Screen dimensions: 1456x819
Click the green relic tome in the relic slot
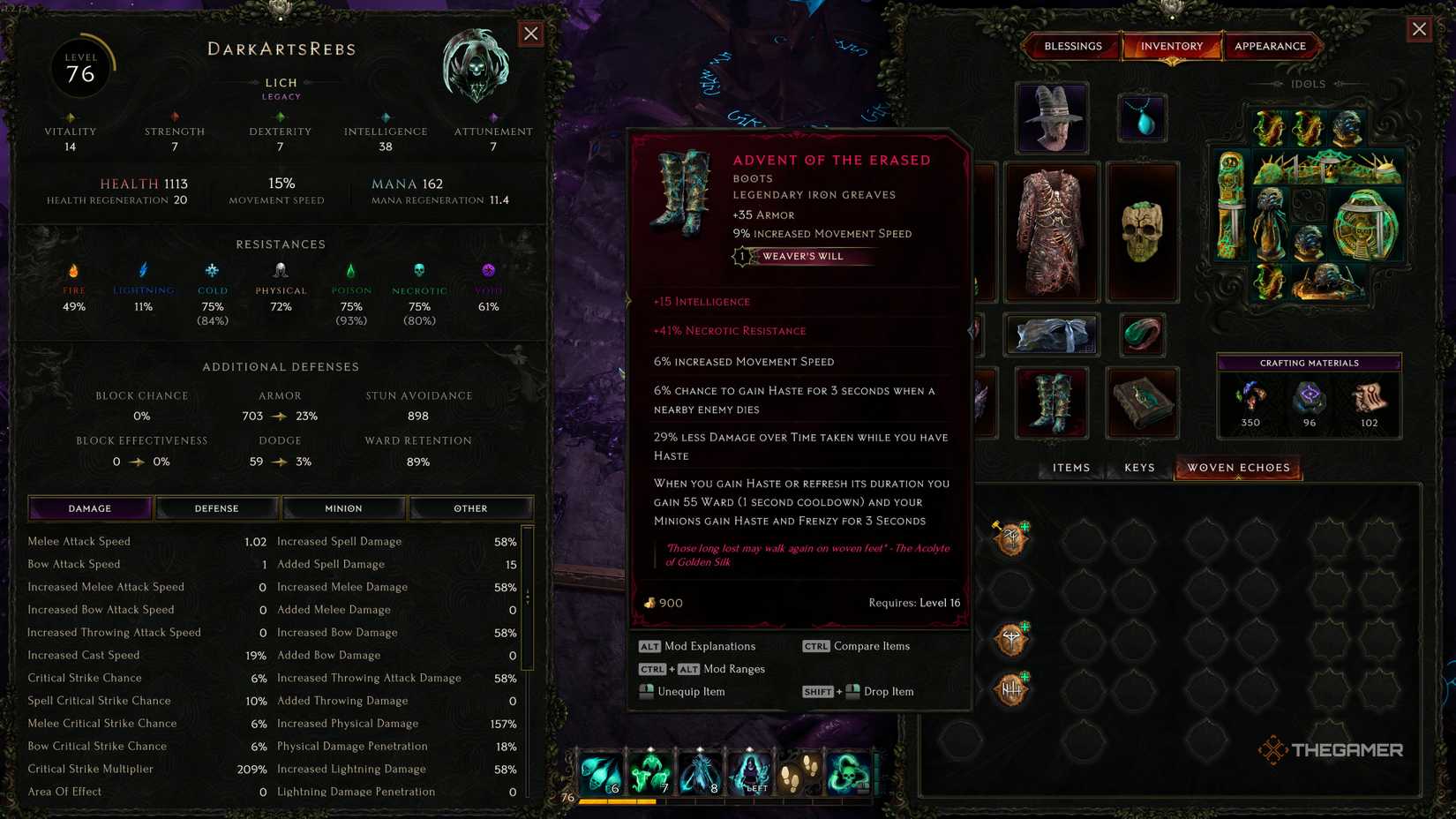coord(1143,402)
